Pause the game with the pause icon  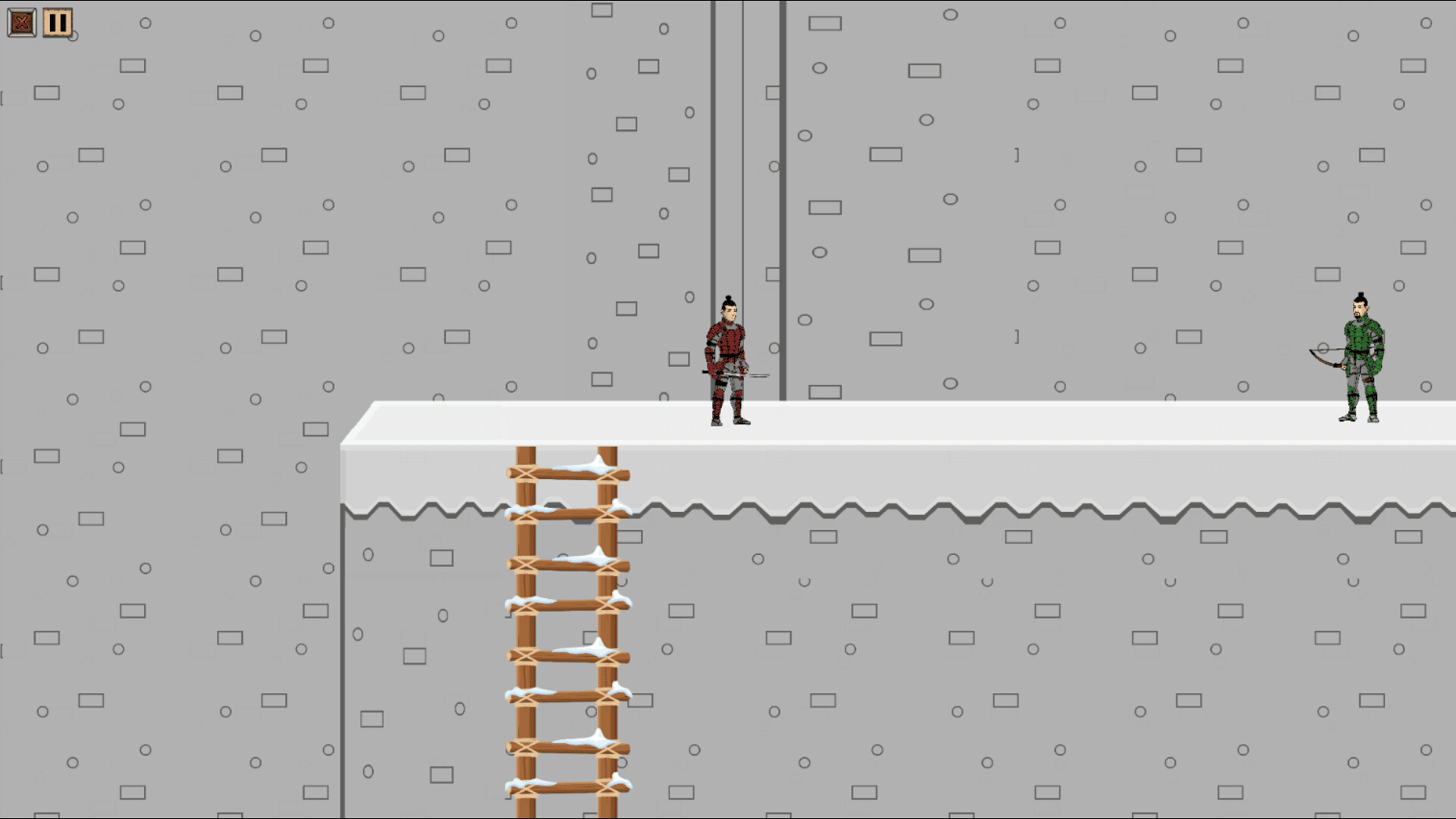pos(56,22)
